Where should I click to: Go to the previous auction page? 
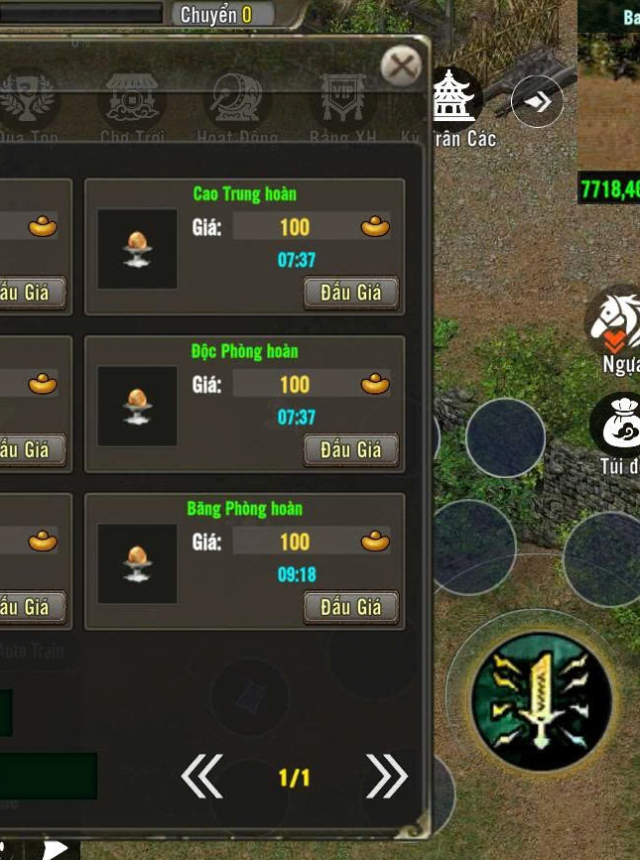(x=202, y=776)
